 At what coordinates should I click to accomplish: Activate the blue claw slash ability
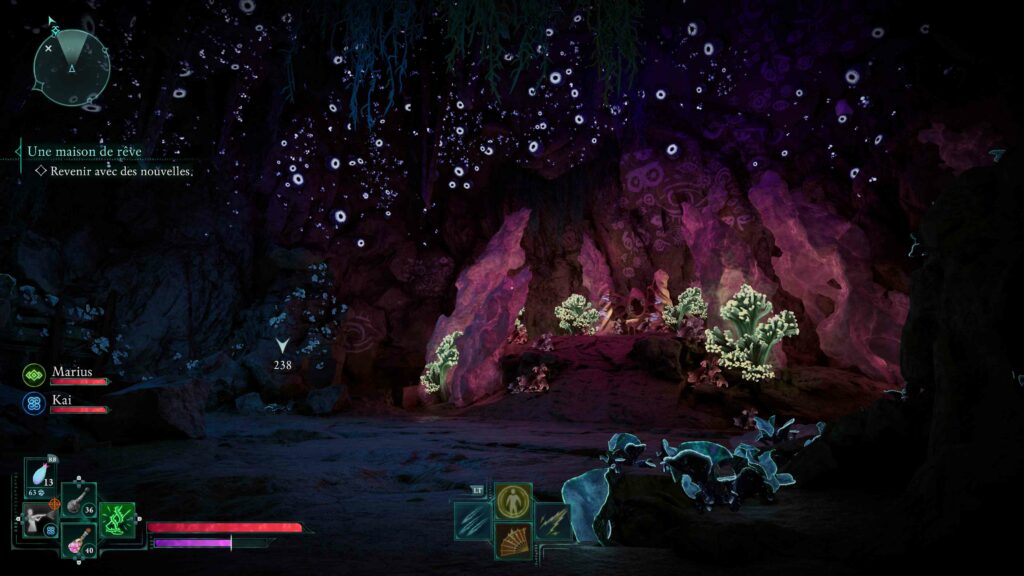pyautogui.click(x=472, y=520)
